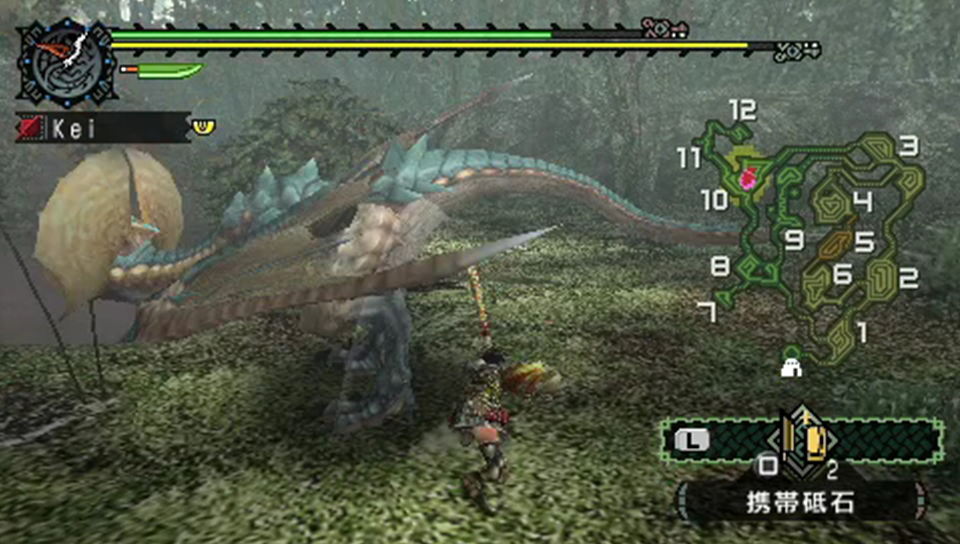Select the Kei player name tag
The height and width of the screenshot is (544, 960).
click(x=101, y=128)
